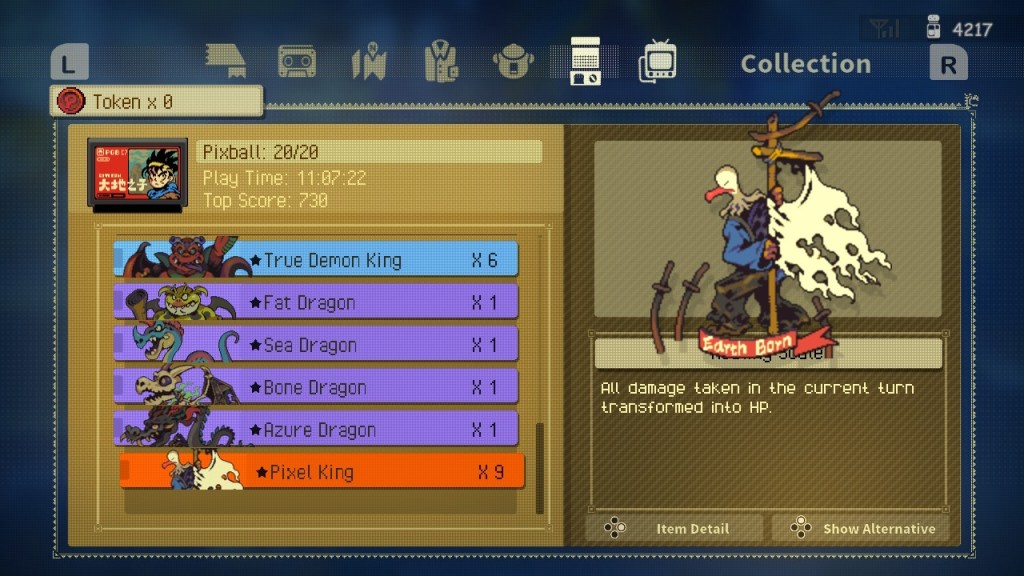Viewport: 1024px width, 576px height.
Task: Click the red game cartridge thumbnail
Action: (x=137, y=174)
